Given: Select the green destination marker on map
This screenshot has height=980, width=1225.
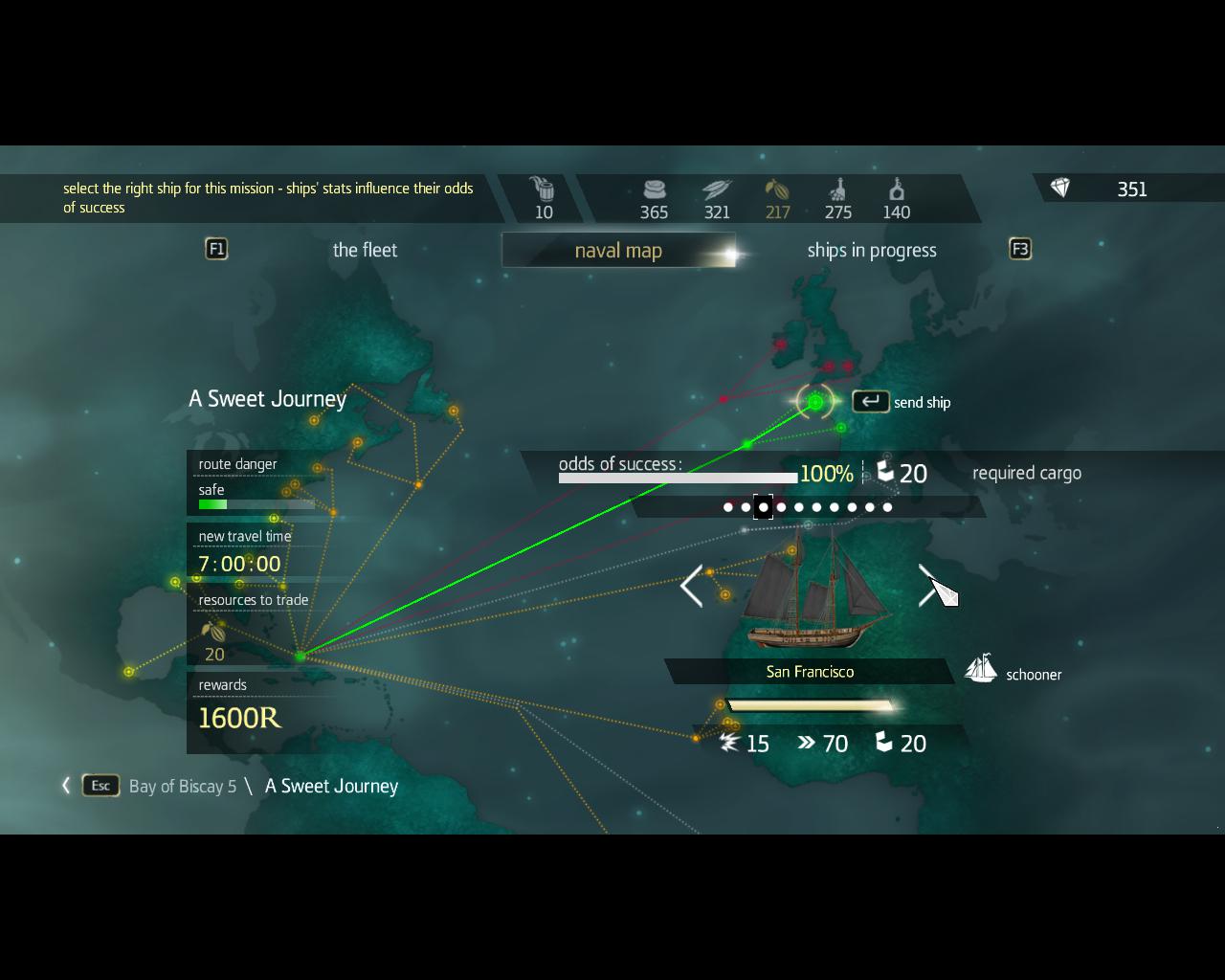Looking at the screenshot, I should pyautogui.click(x=815, y=403).
